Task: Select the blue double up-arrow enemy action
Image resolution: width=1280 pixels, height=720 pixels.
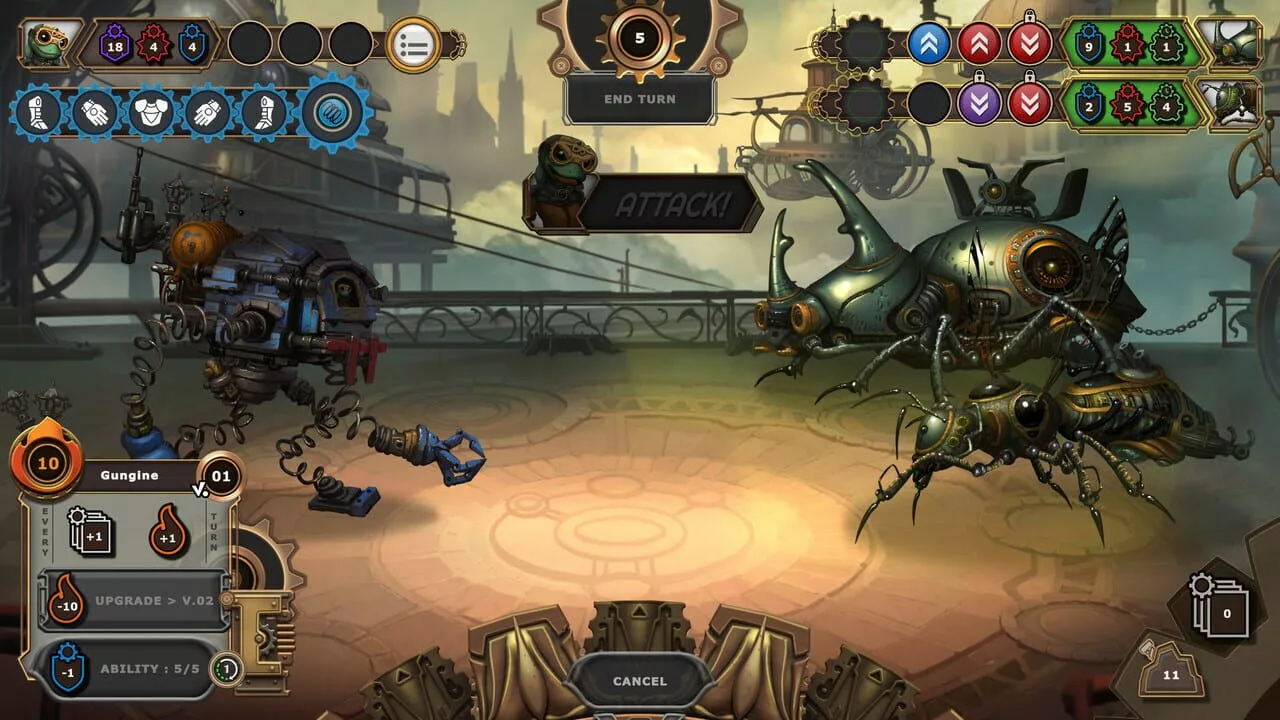Action: 929,44
